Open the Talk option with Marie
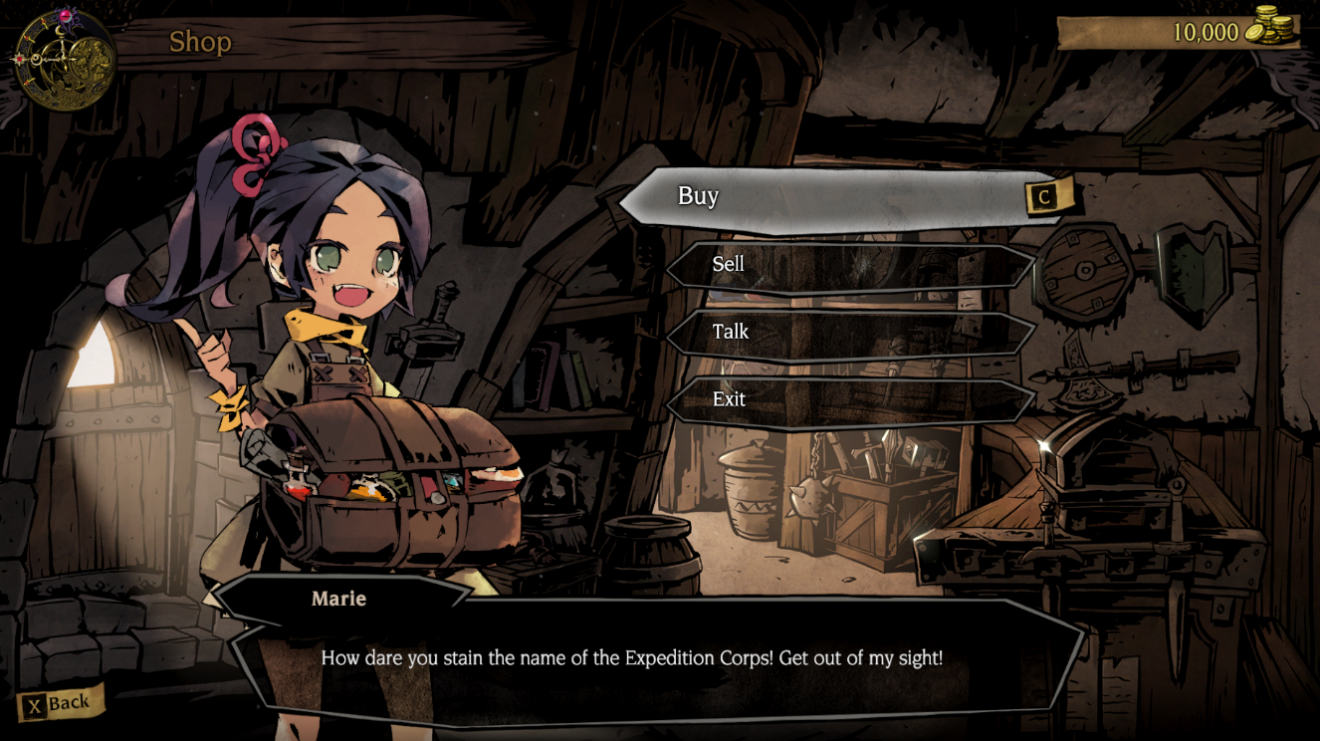 (x=850, y=332)
